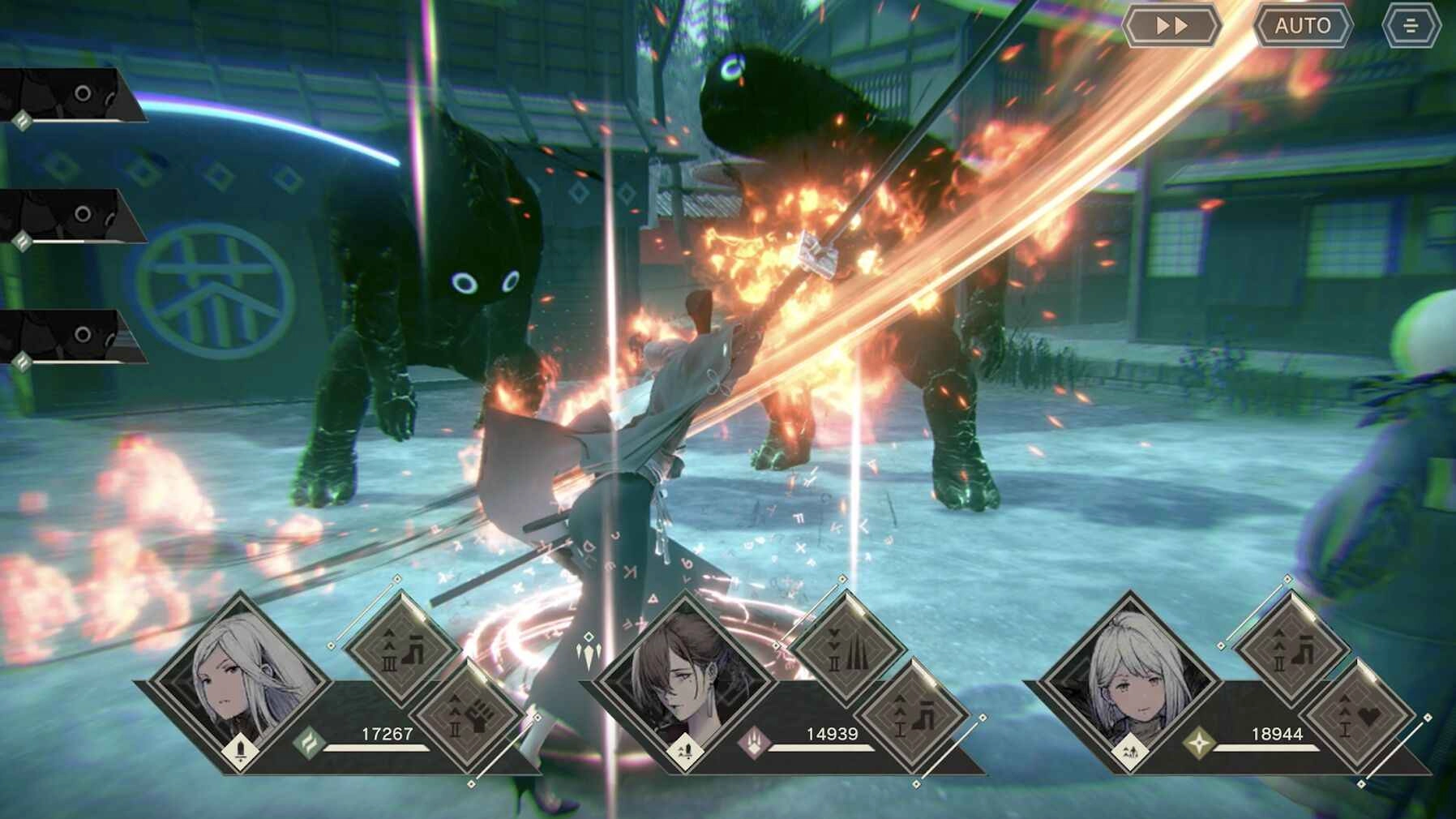Toggle fast-forward battle speed

pos(1172,24)
